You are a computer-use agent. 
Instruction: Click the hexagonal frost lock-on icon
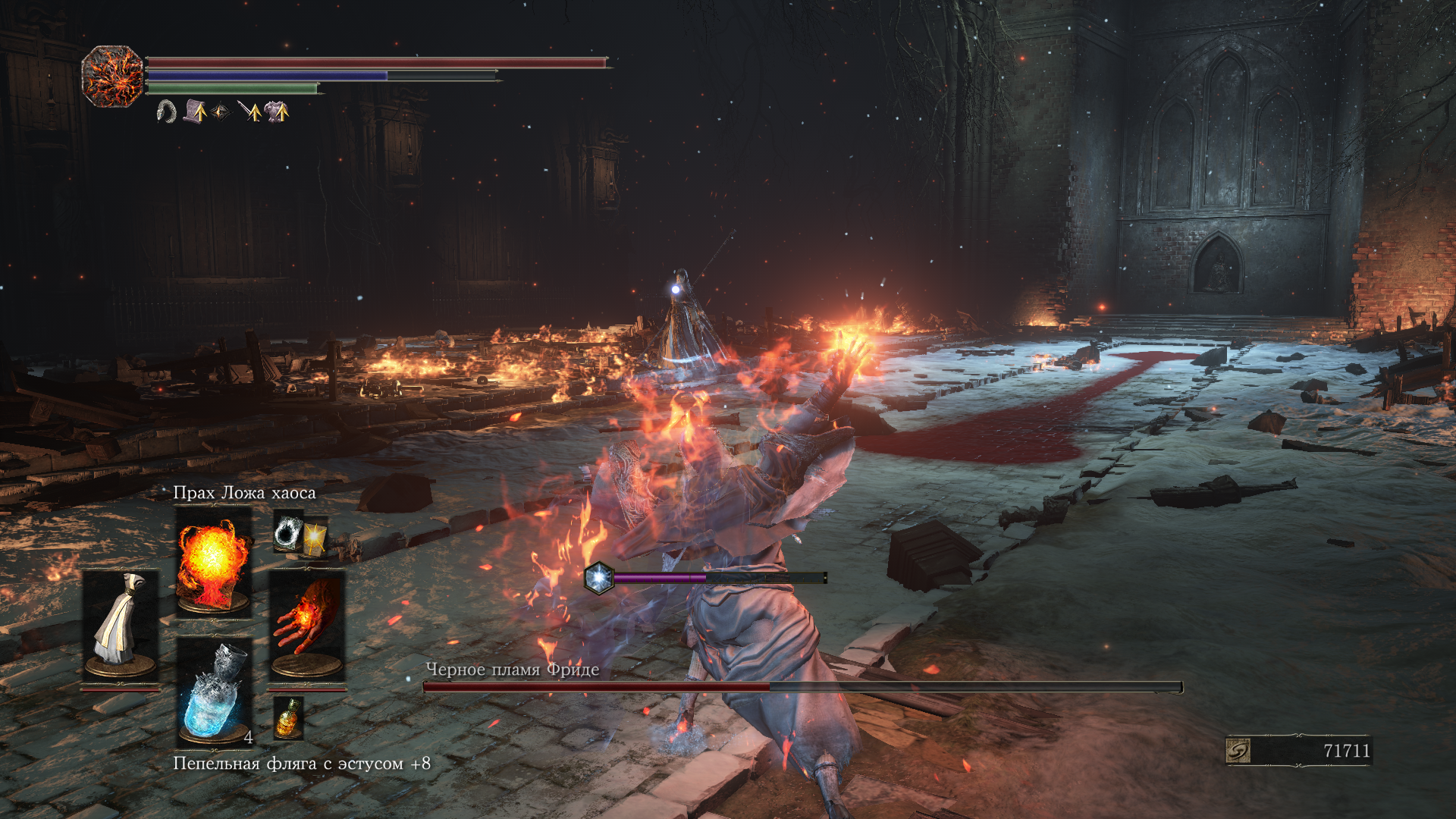(598, 578)
